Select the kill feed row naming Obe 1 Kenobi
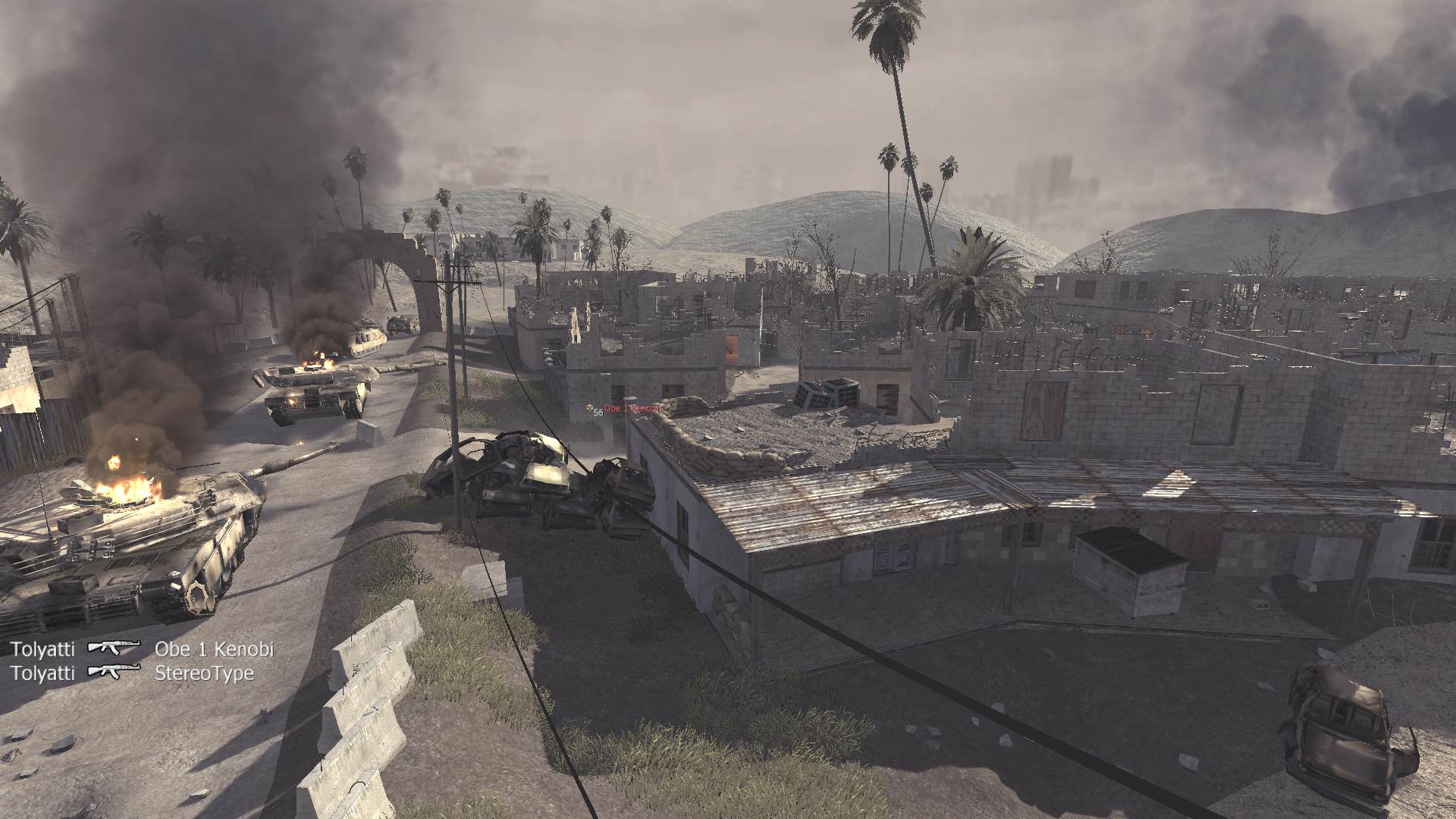The width and height of the screenshot is (1456, 819). tap(142, 649)
